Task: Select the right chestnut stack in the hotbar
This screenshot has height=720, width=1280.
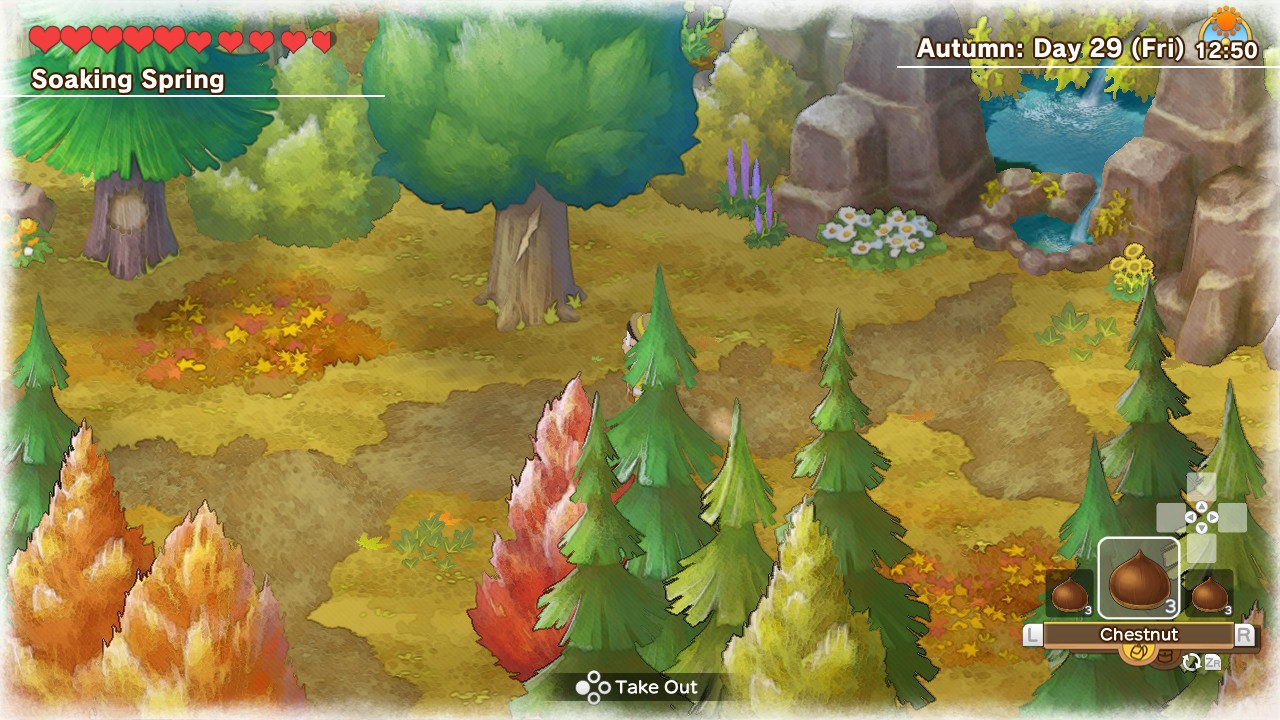Action: tap(1210, 596)
